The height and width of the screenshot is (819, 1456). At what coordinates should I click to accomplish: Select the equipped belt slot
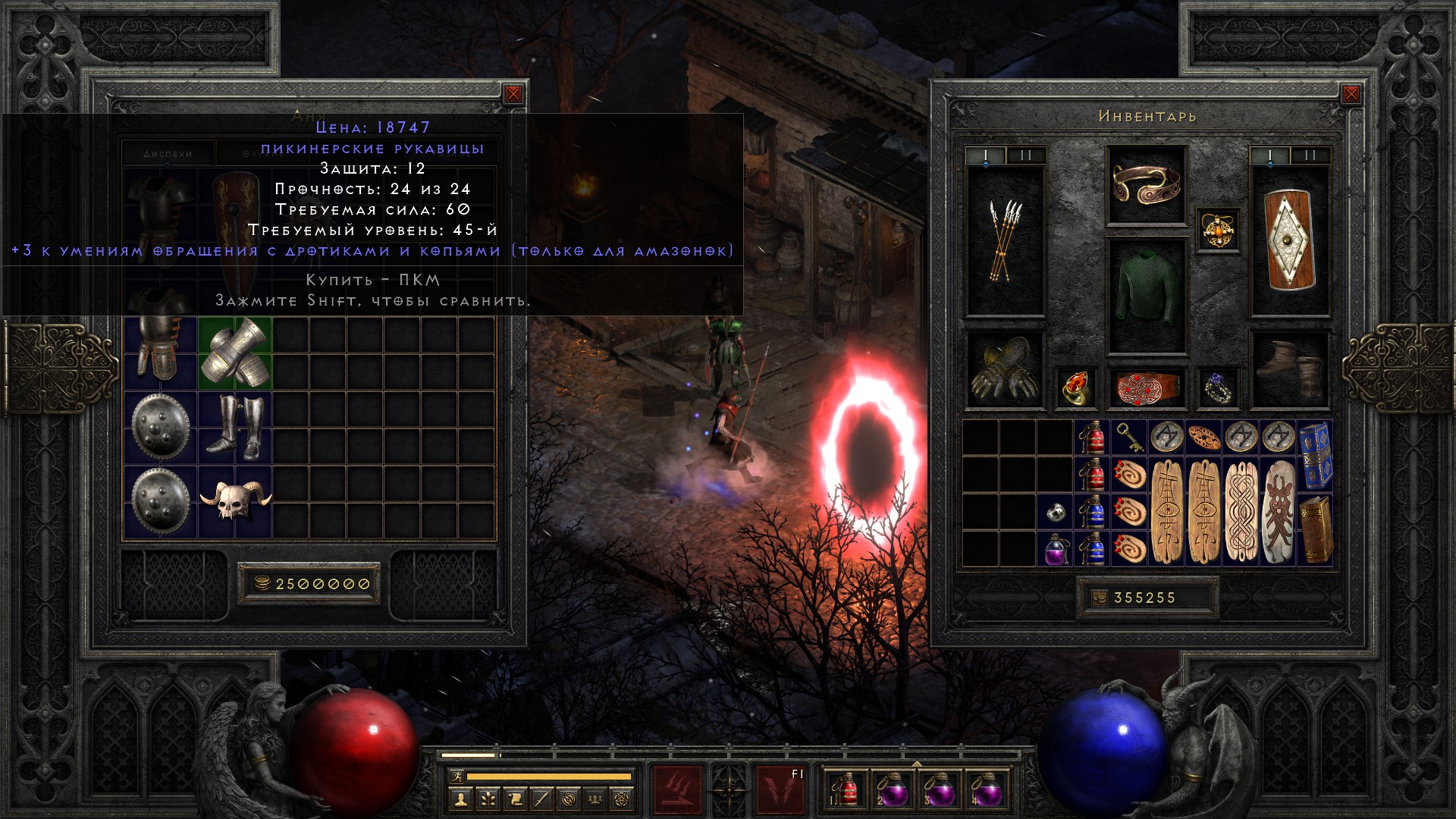point(1146,388)
